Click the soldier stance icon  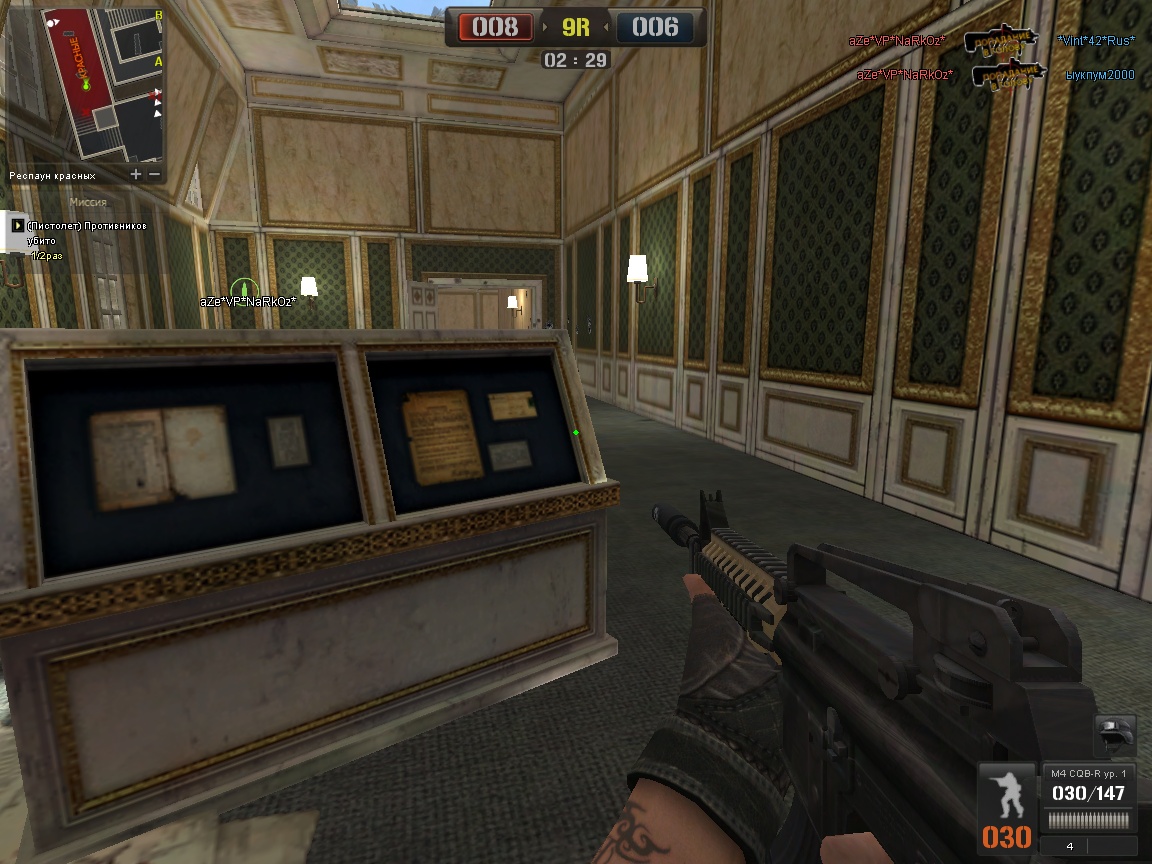pos(1005,791)
